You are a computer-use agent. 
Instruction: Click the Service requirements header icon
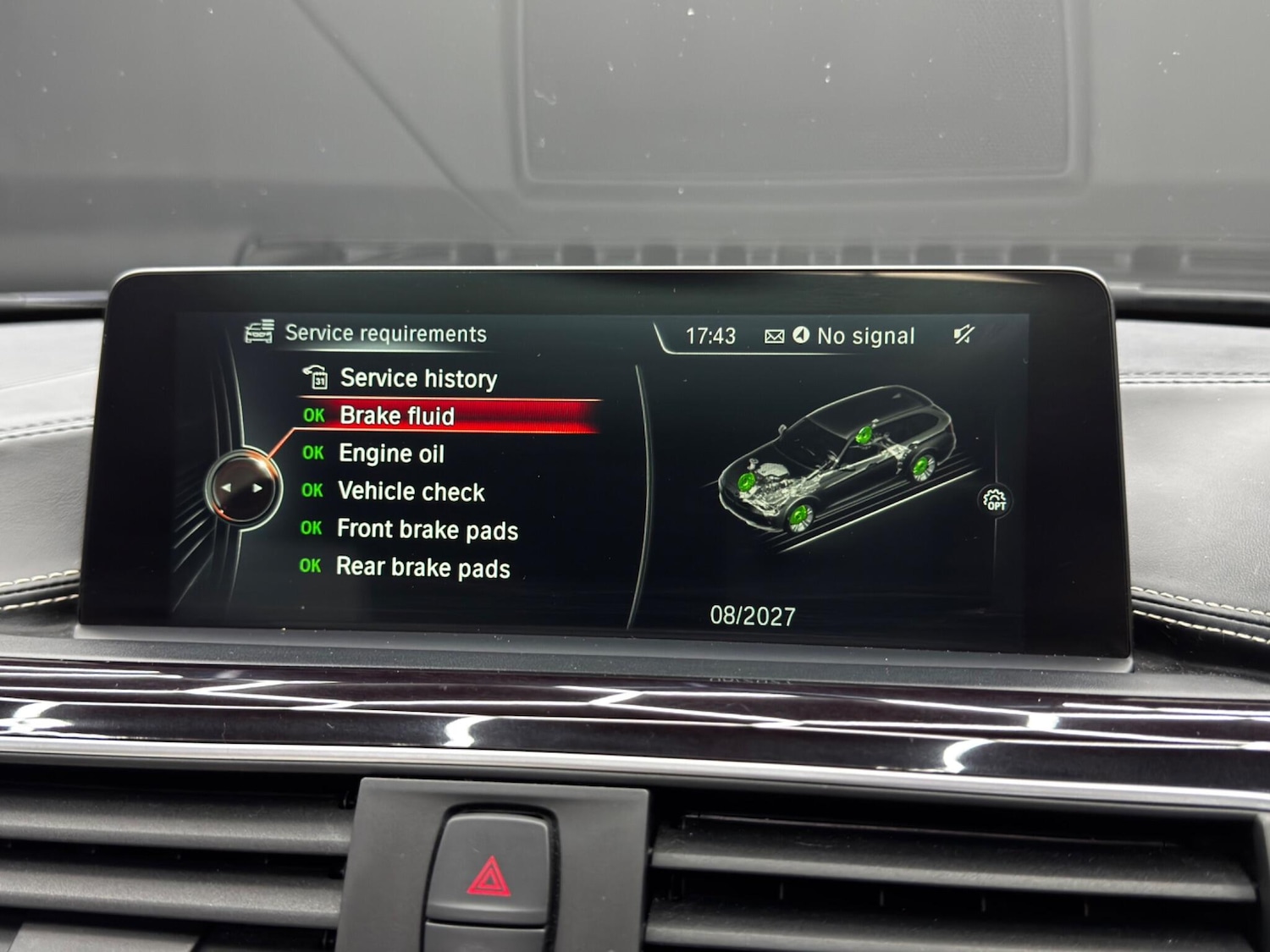click(259, 331)
